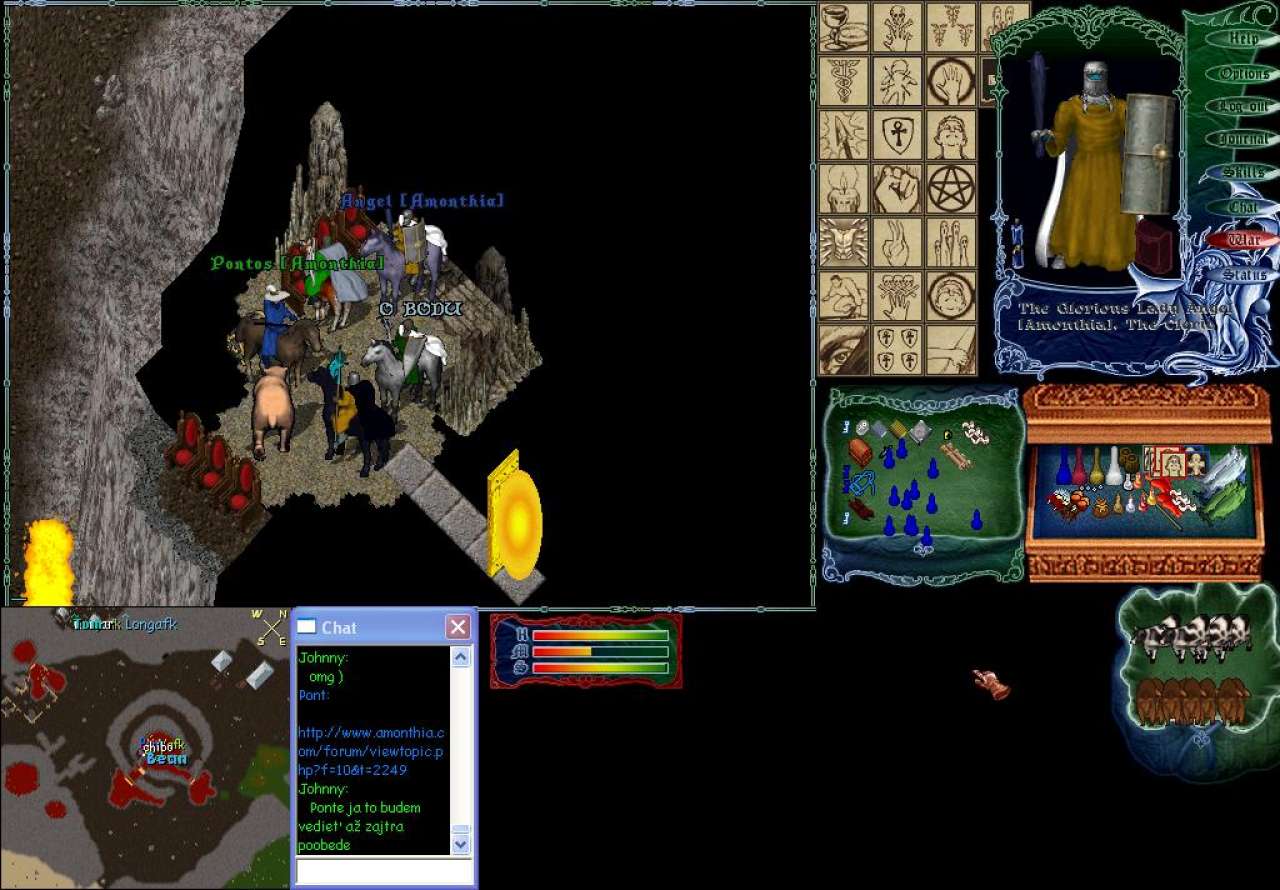Select the white bottle in the wooden chest
The image size is (1280, 890).
tap(1113, 466)
